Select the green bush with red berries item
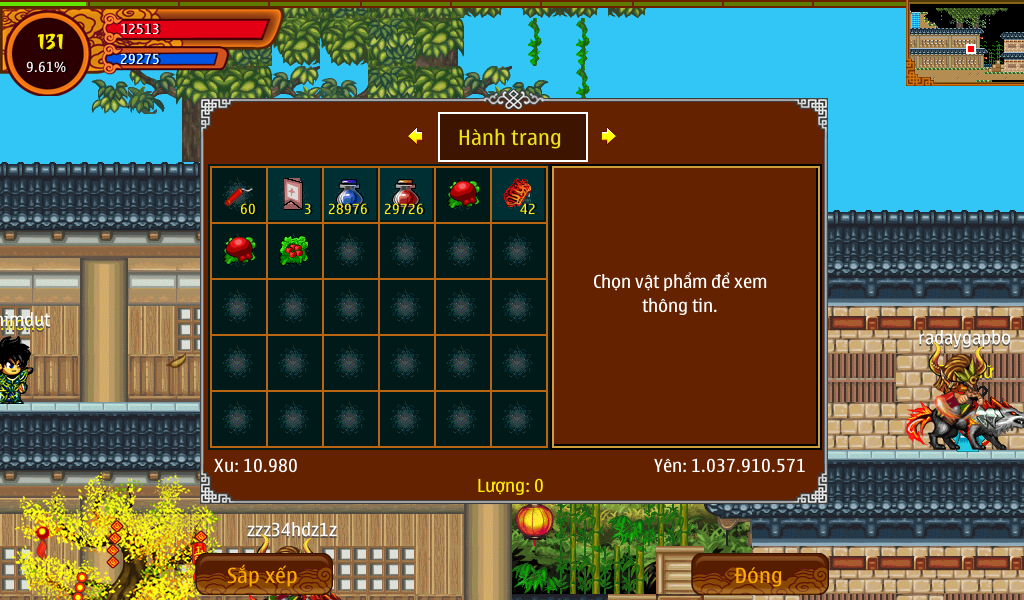Image resolution: width=1024 pixels, height=600 pixels. point(294,250)
